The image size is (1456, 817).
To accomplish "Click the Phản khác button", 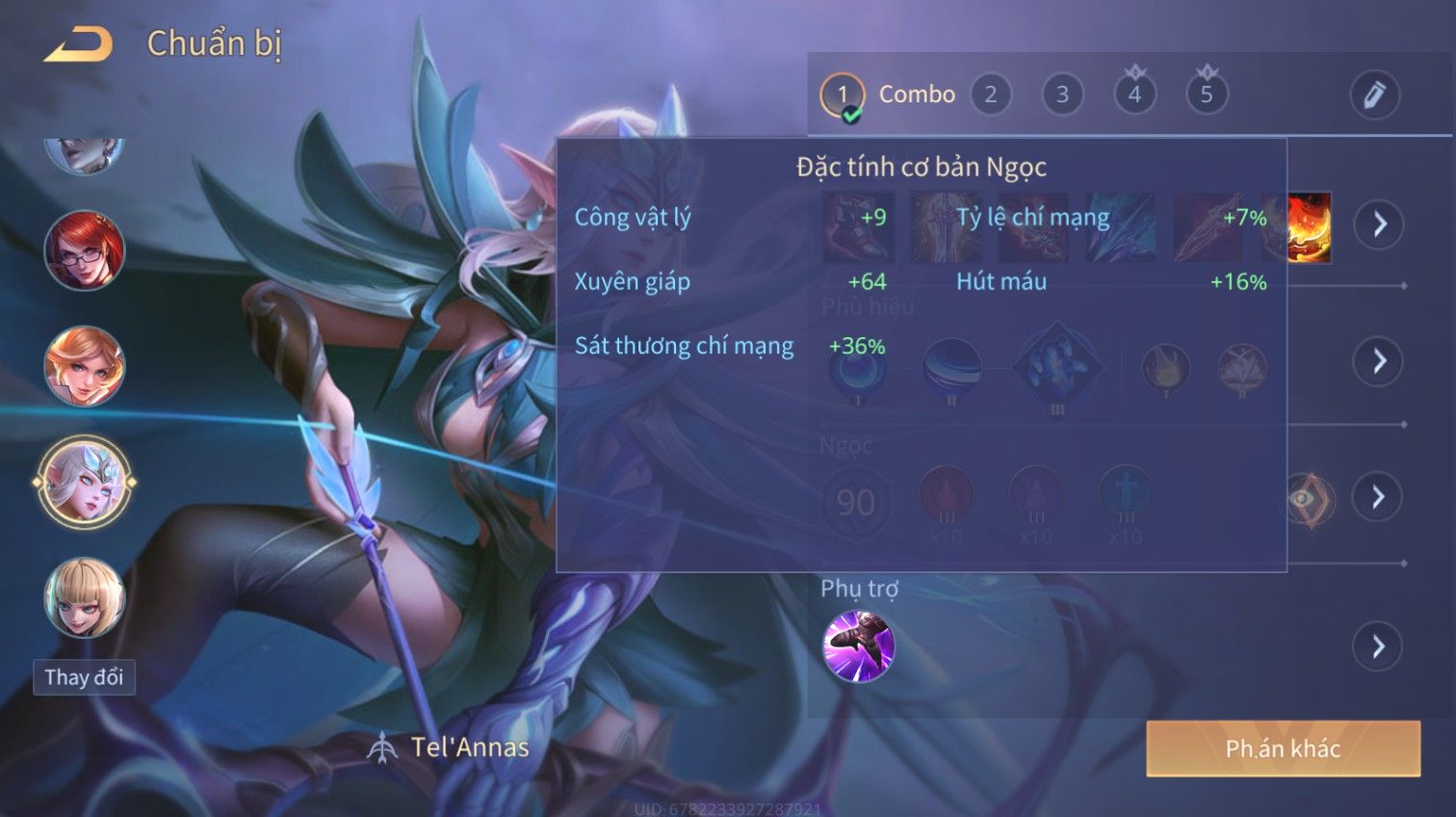I will [x=1283, y=749].
